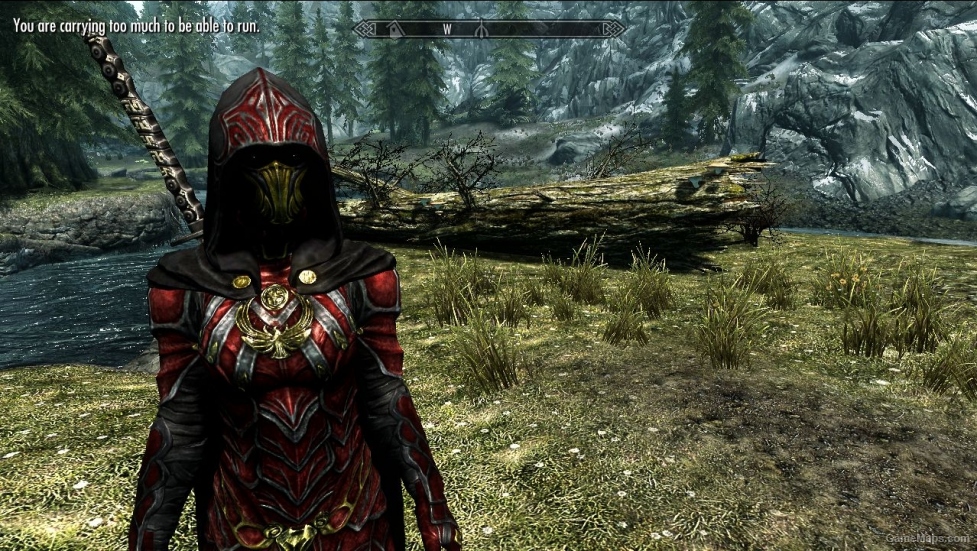
Task: Click the compass bar showing West
Action: (489, 29)
